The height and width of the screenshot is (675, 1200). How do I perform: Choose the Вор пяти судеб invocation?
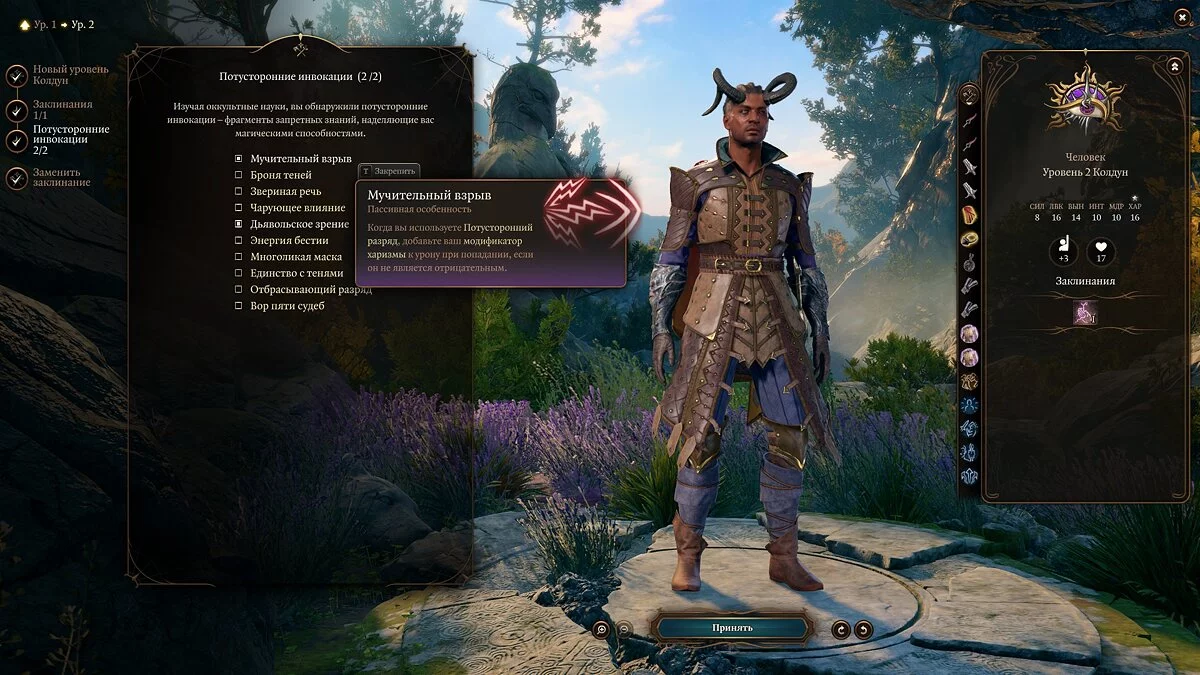point(239,305)
